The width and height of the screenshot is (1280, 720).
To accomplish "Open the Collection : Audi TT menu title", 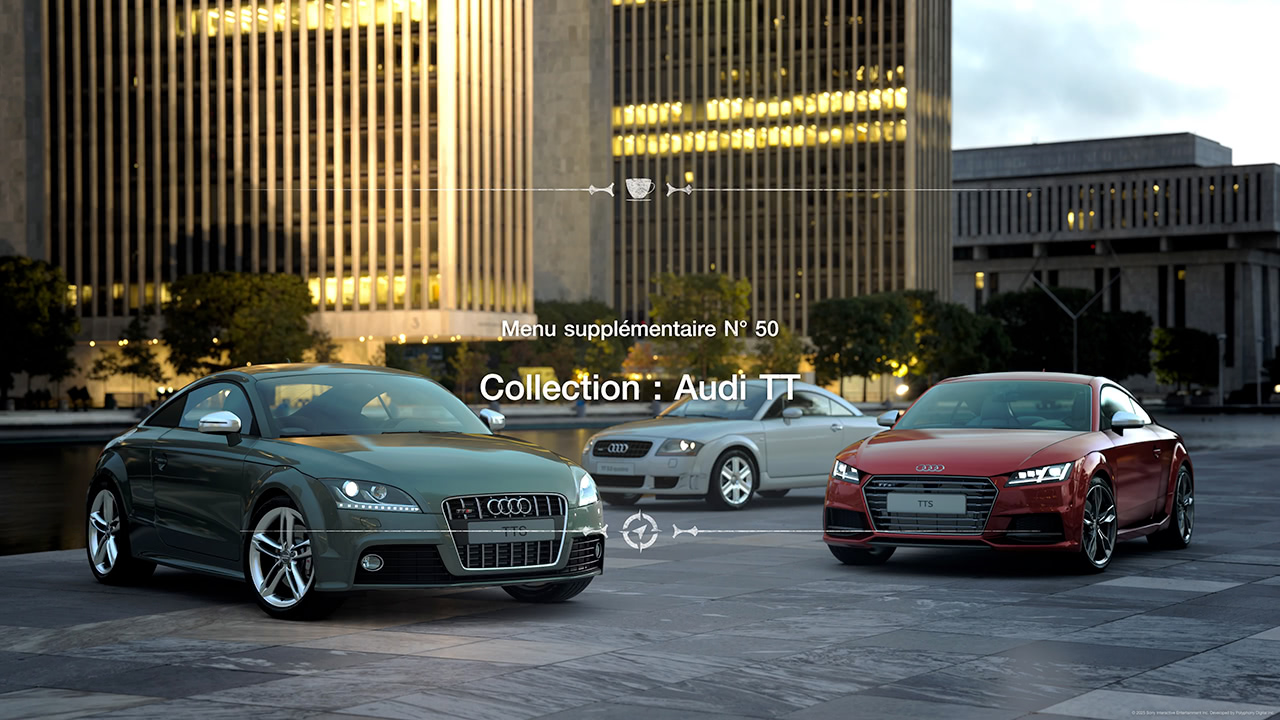I will coord(640,388).
